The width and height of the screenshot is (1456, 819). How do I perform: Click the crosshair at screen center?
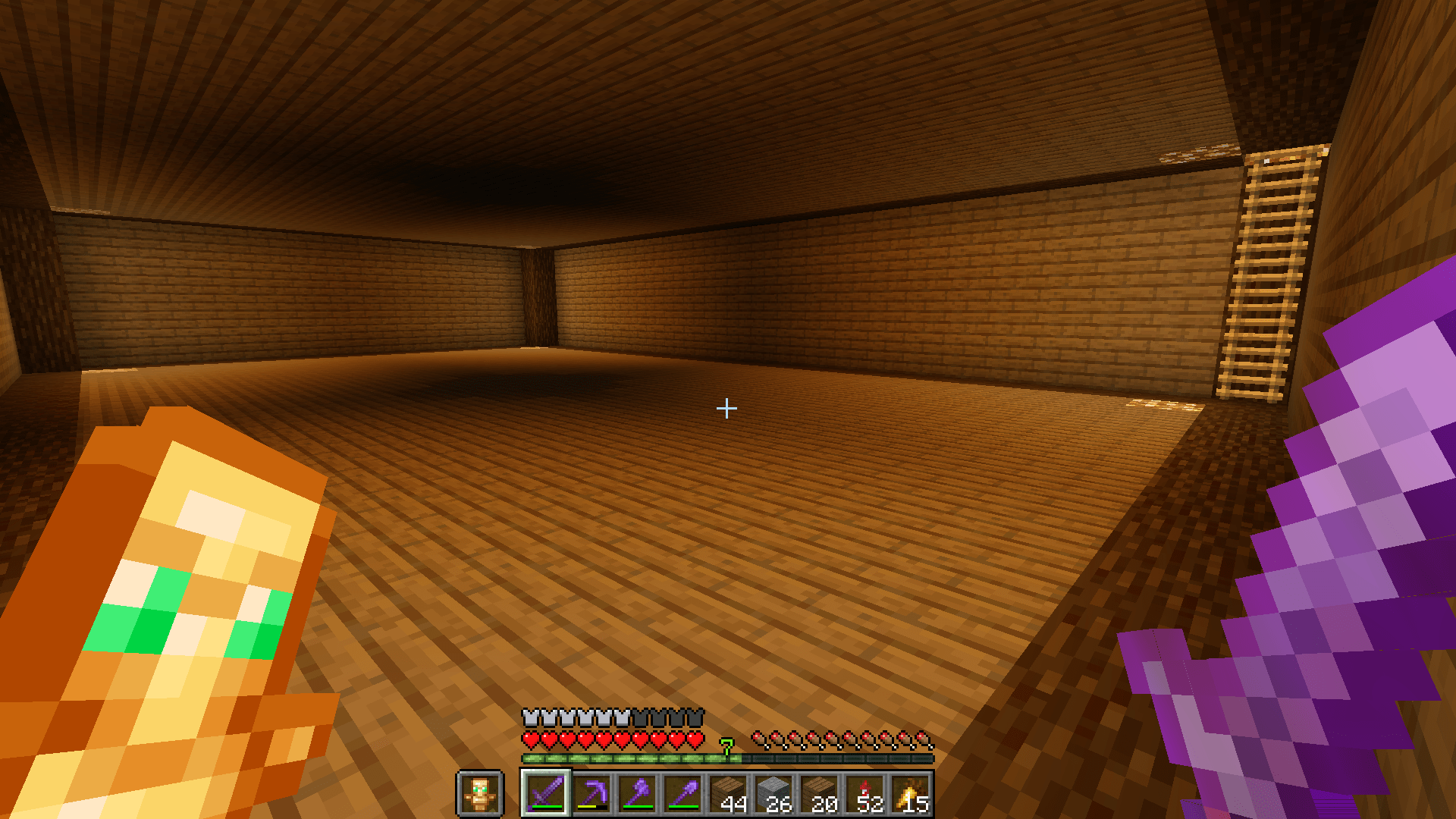tap(726, 409)
